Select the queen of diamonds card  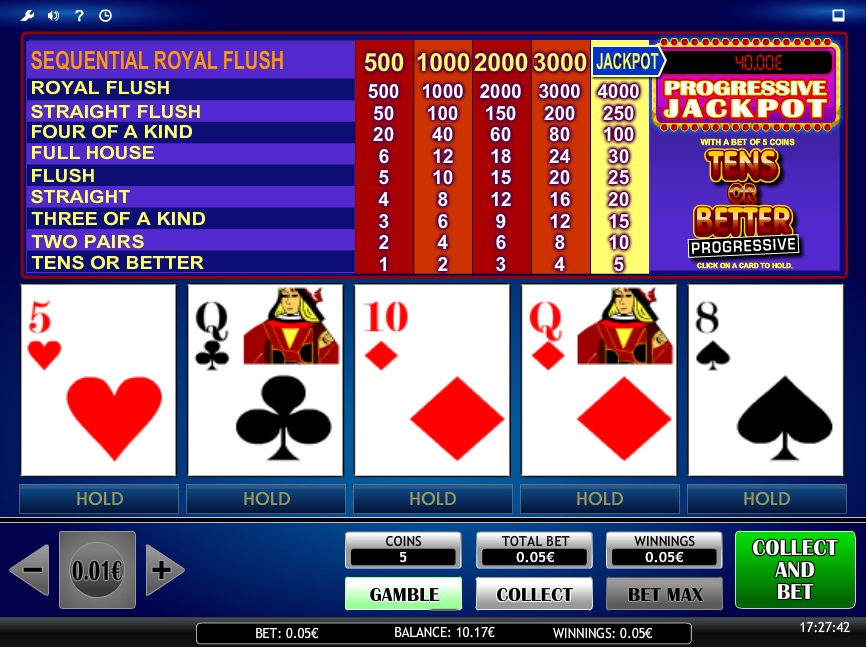[599, 380]
